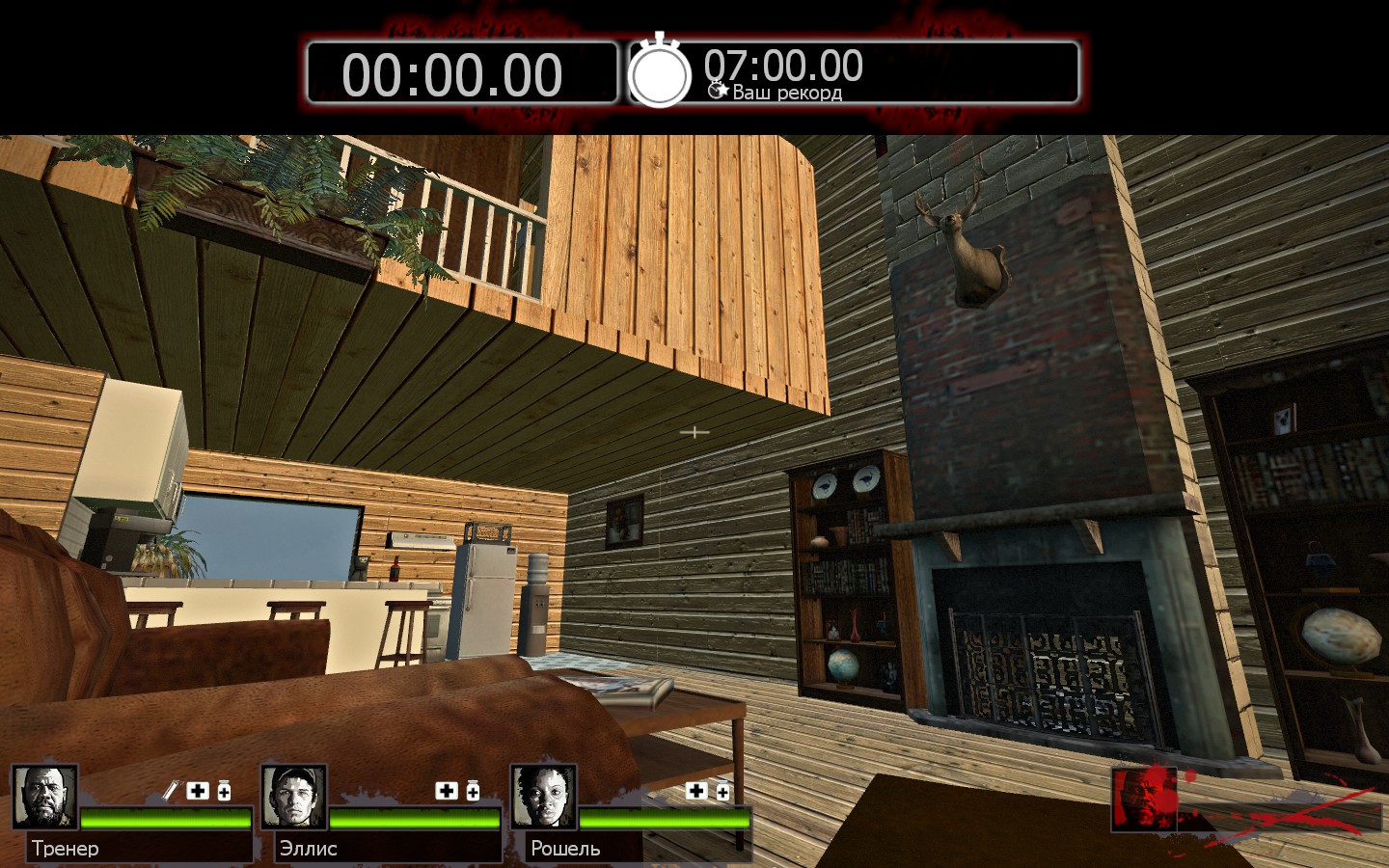1389x868 pixels.
Task: Click Тренер's pain pills icon
Action: pyautogui.click(x=224, y=791)
